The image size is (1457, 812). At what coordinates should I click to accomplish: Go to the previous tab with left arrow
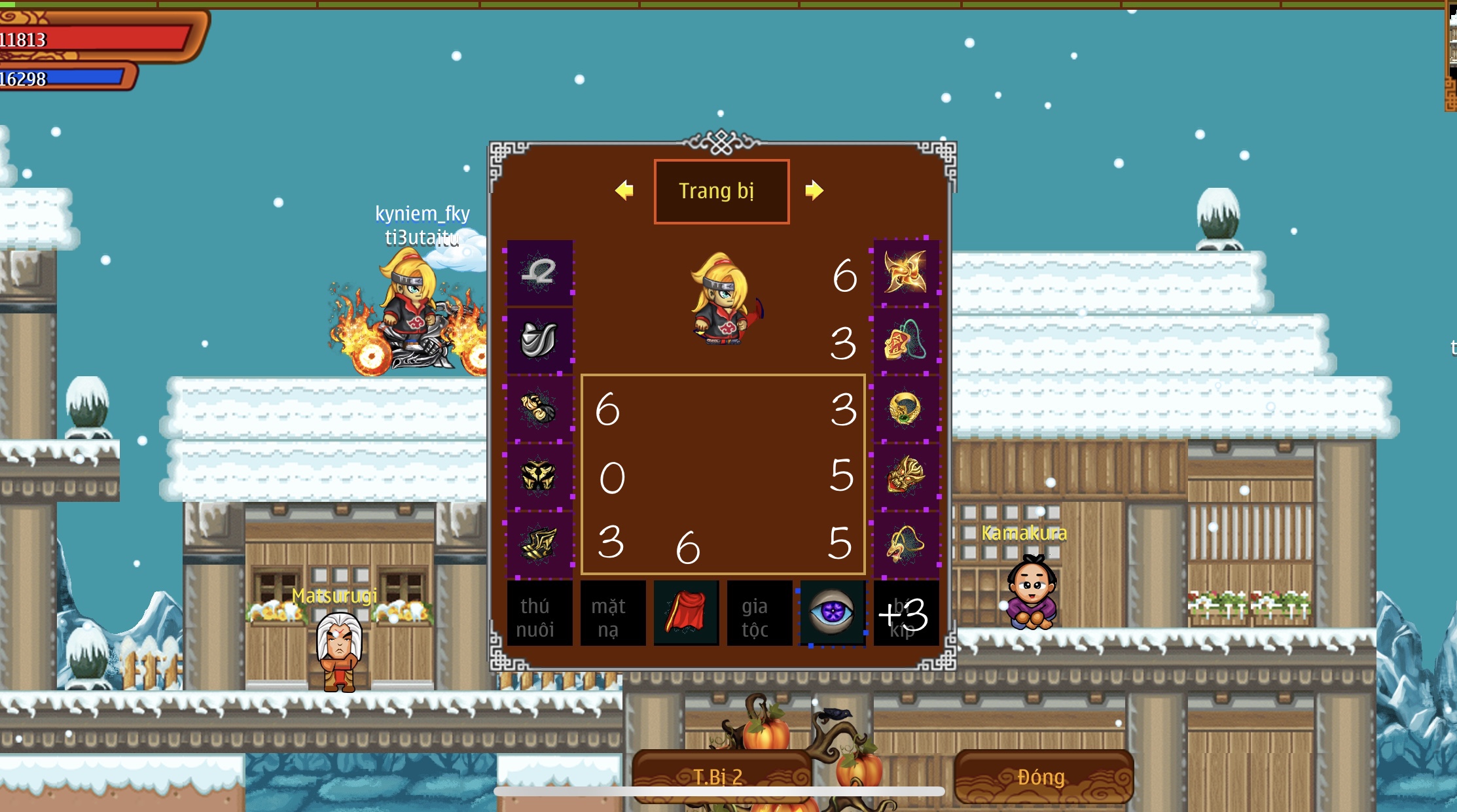click(x=624, y=190)
